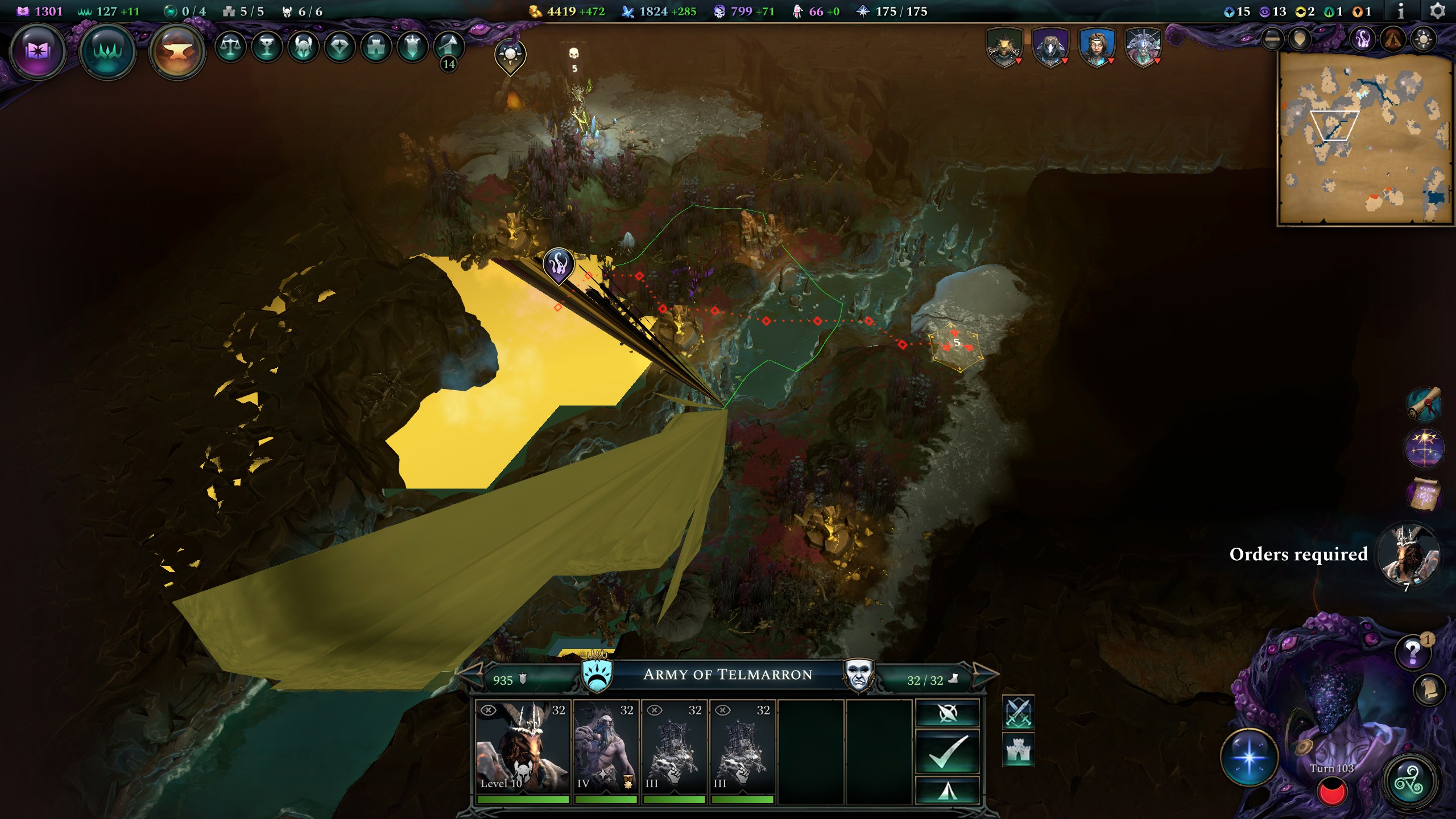The image size is (1456, 819).
Task: Toggle deselection on the Level 10 hero card
Action: pyautogui.click(x=487, y=710)
